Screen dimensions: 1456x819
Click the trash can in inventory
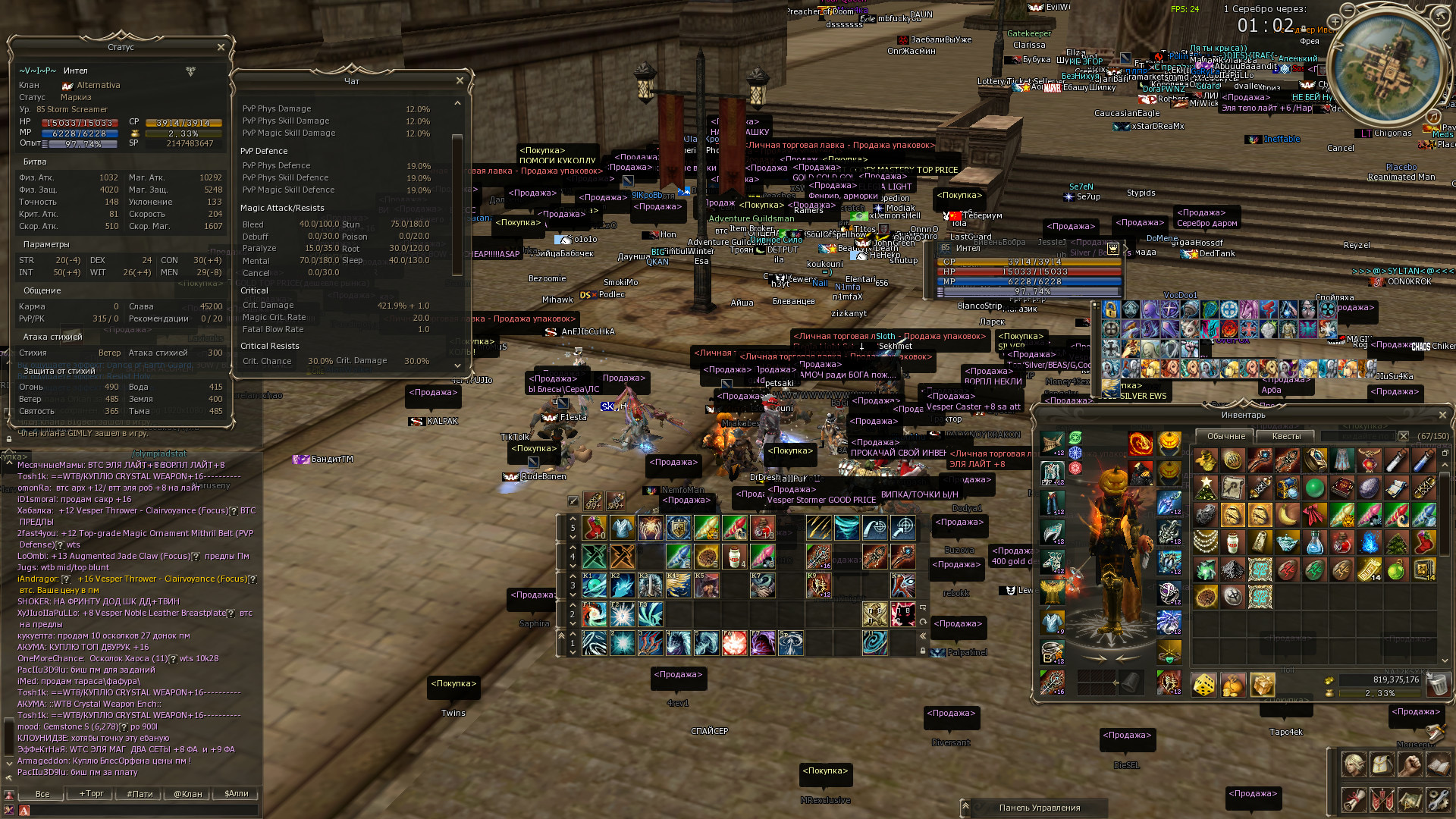click(1436, 685)
